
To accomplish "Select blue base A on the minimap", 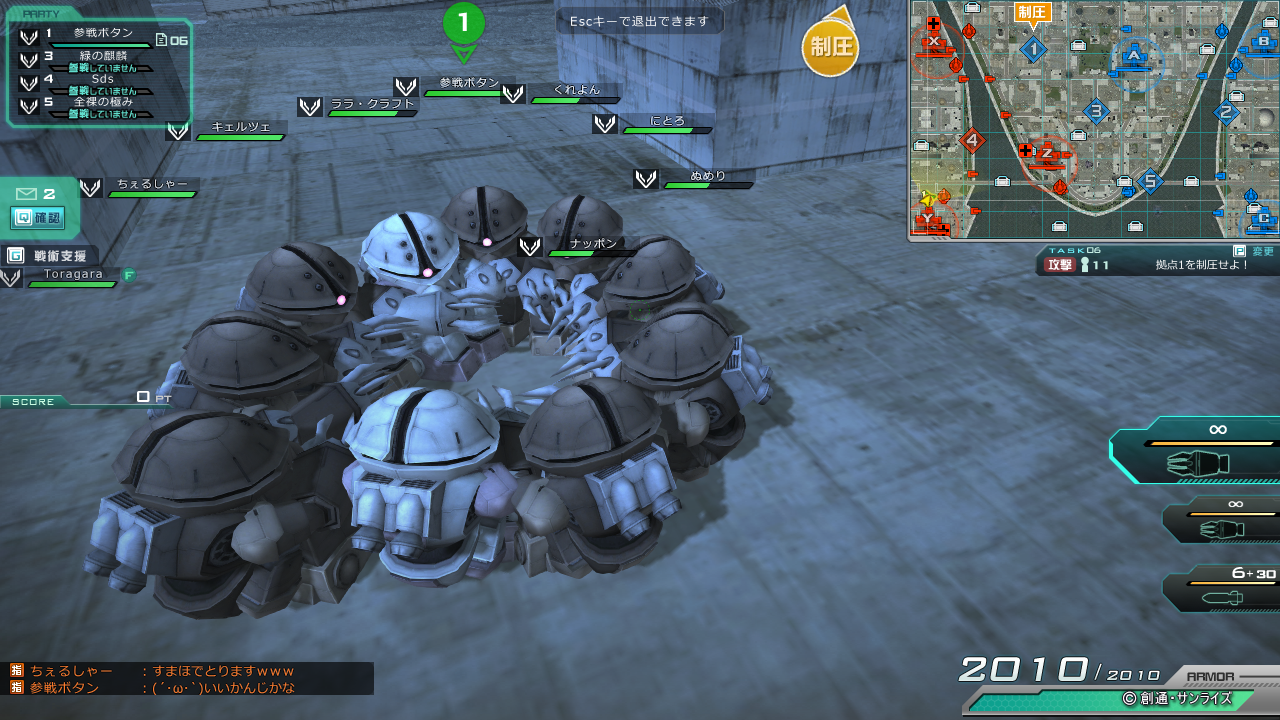I will (1134, 55).
